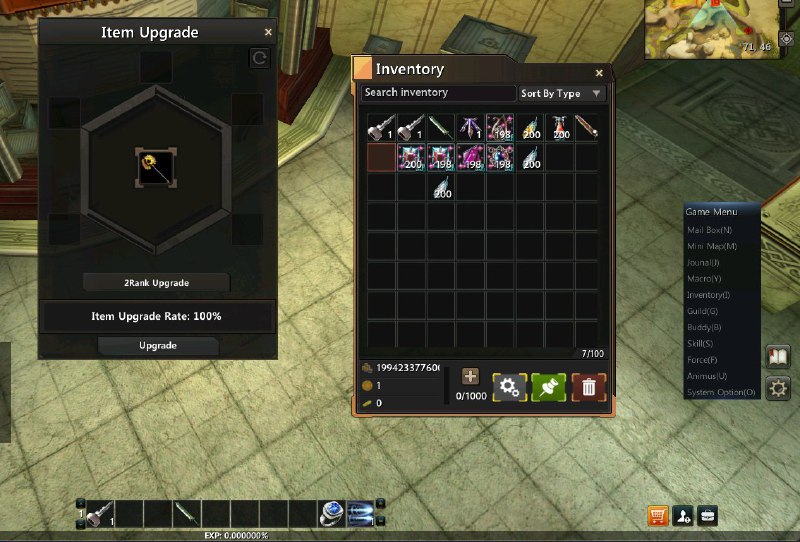Open System Option from the Game Menu
Viewport: 800px width, 542px height.
[x=721, y=392]
